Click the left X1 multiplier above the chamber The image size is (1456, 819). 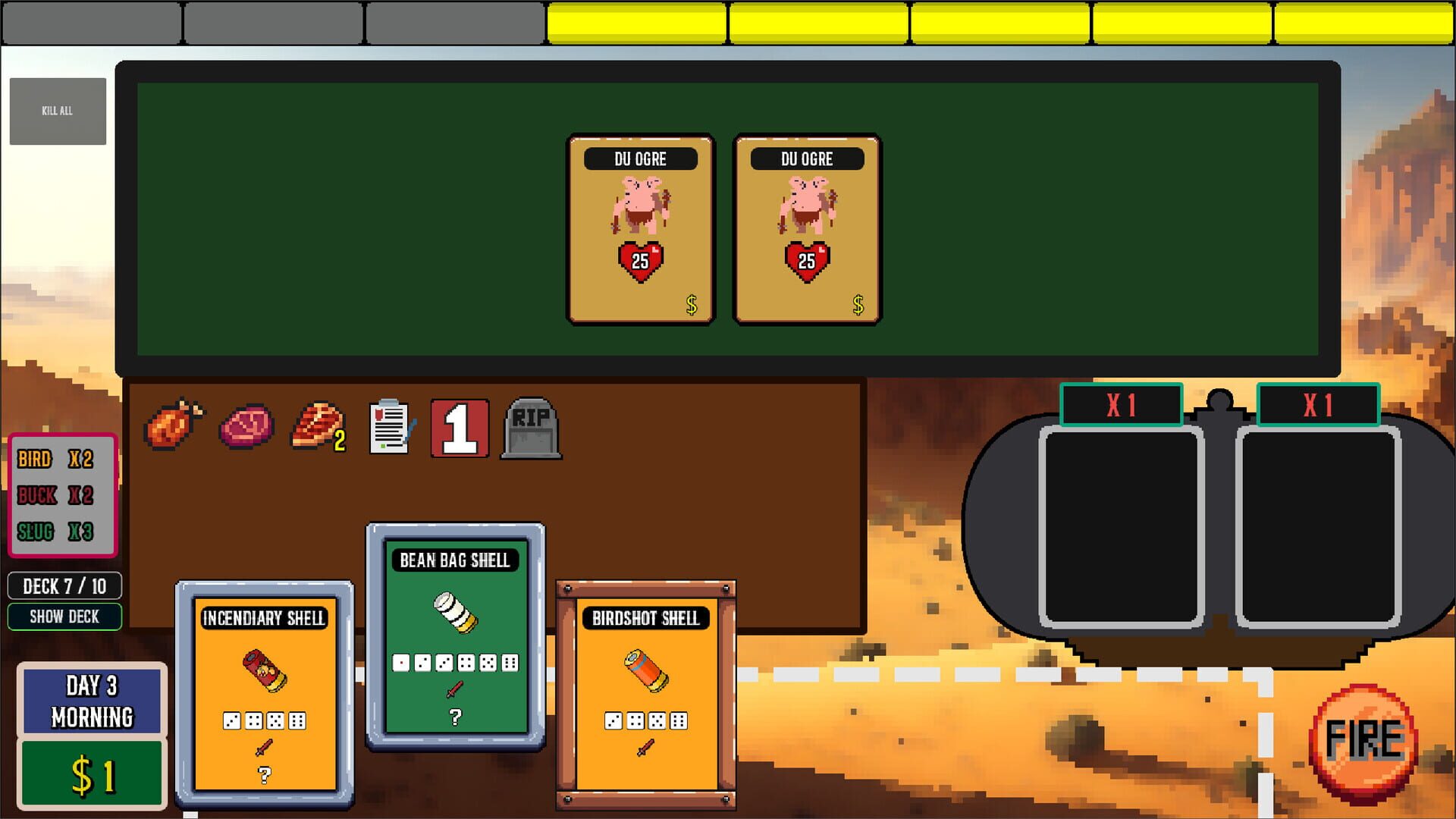pyautogui.click(x=1122, y=406)
